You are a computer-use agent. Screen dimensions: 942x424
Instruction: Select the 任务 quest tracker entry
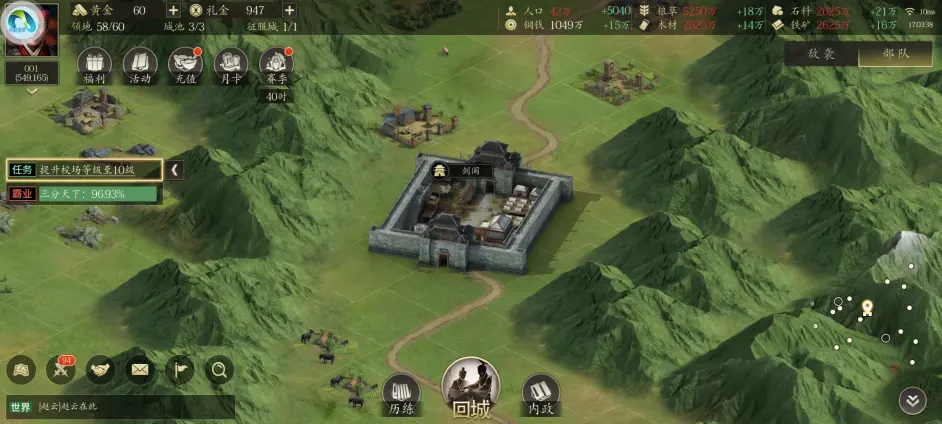84,170
